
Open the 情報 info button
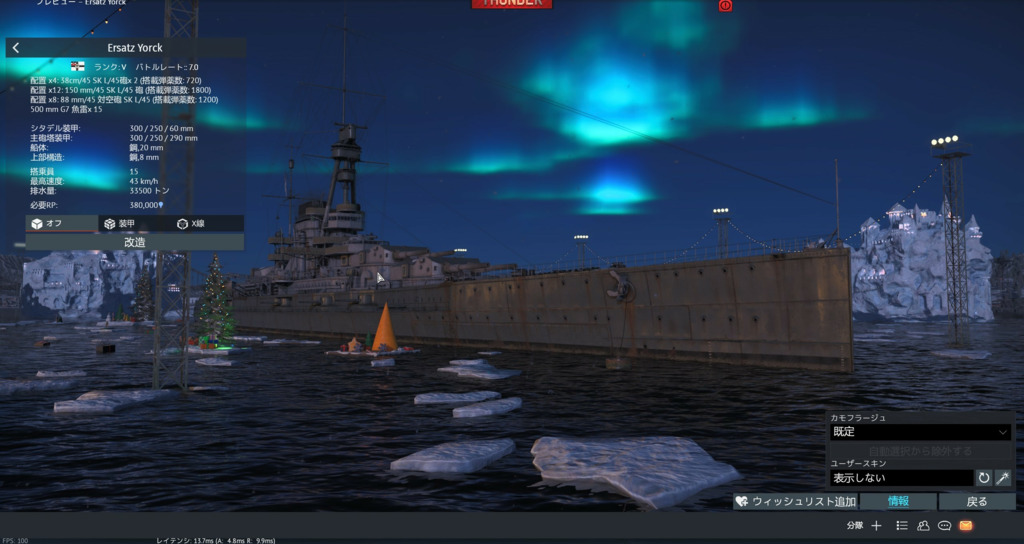pyautogui.click(x=898, y=501)
